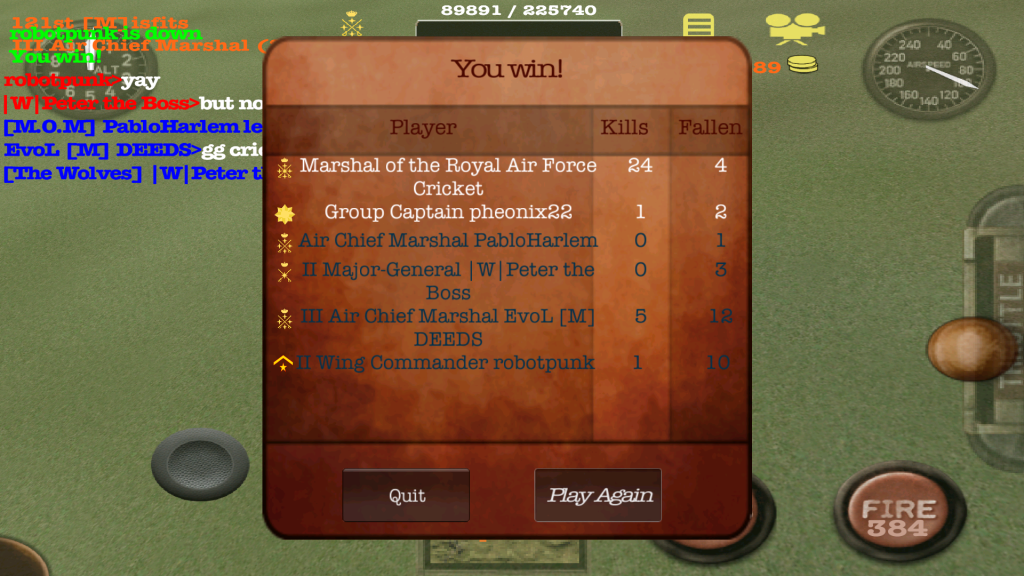1024x576 pixels.
Task: Quit the match from the results dialog
Action: (x=406, y=495)
